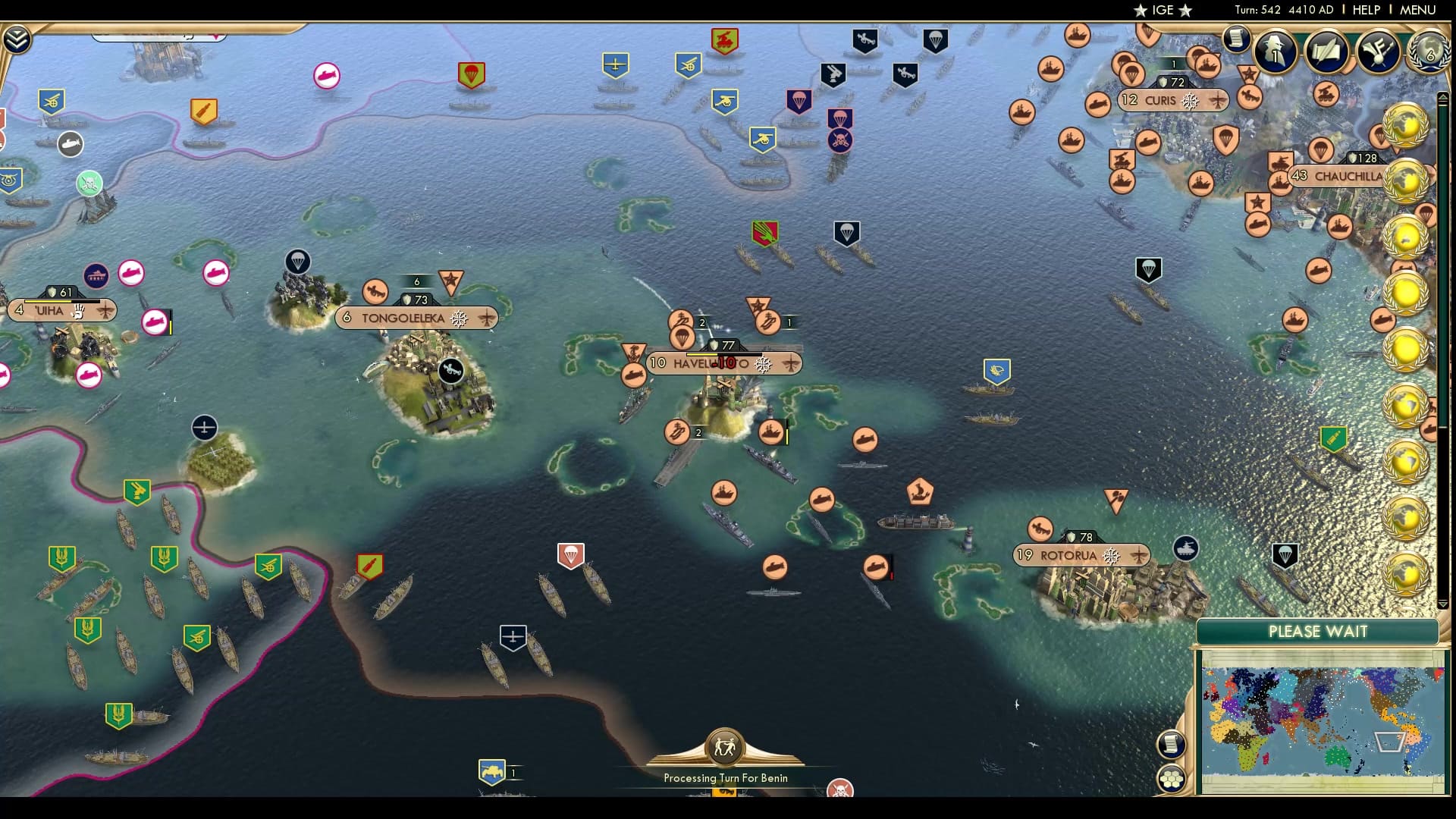Open the Culture victory tourism icon

tap(1379, 50)
